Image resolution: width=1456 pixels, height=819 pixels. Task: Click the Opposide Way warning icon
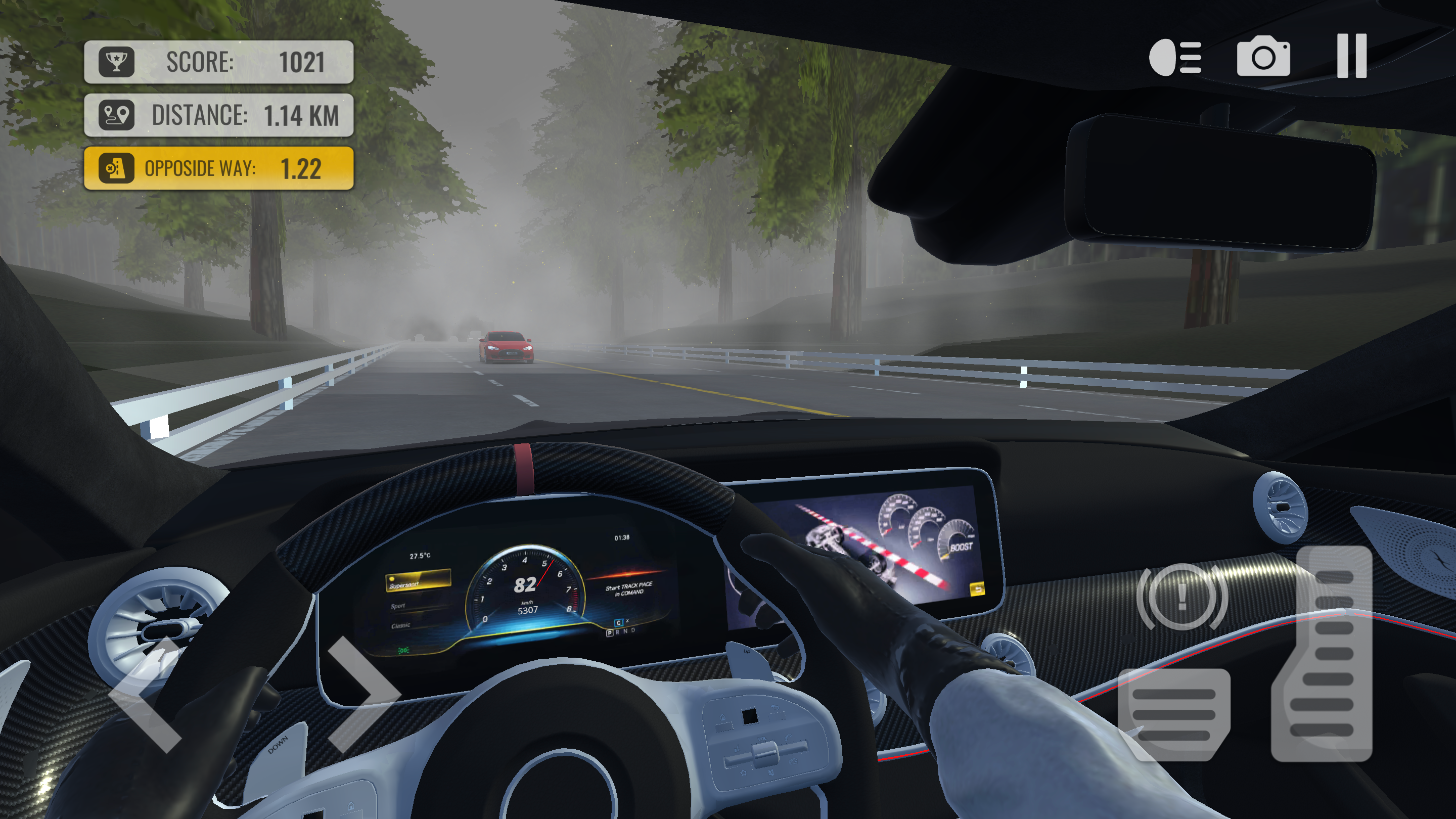click(117, 169)
